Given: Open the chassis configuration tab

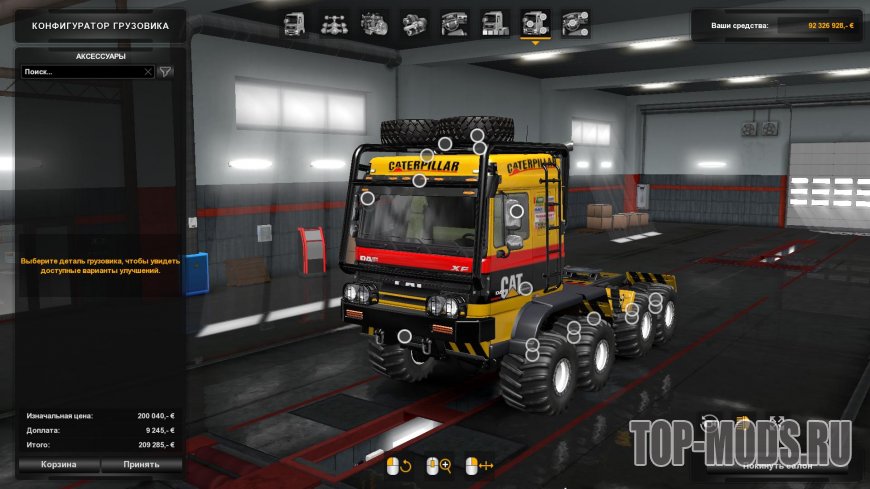Looking at the screenshot, I should click(333, 22).
